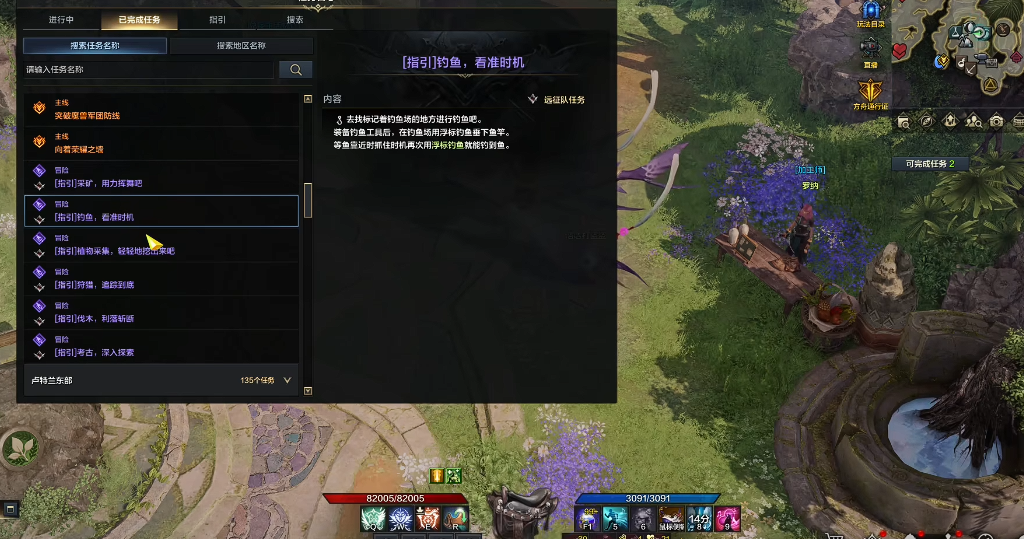This screenshot has width=1024, height=539.
Task: Select the 搜索地区名称 search mode
Action: (241, 45)
